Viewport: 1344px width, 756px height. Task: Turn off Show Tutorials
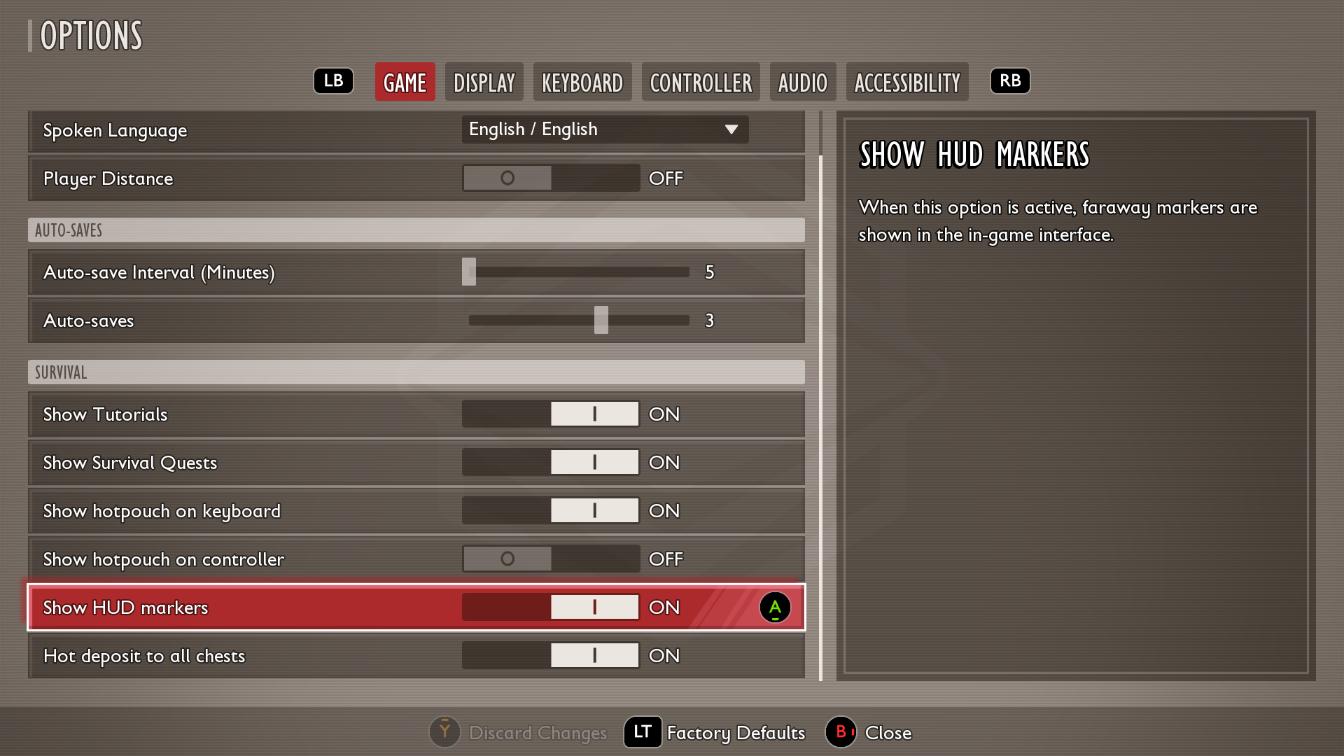(x=550, y=414)
